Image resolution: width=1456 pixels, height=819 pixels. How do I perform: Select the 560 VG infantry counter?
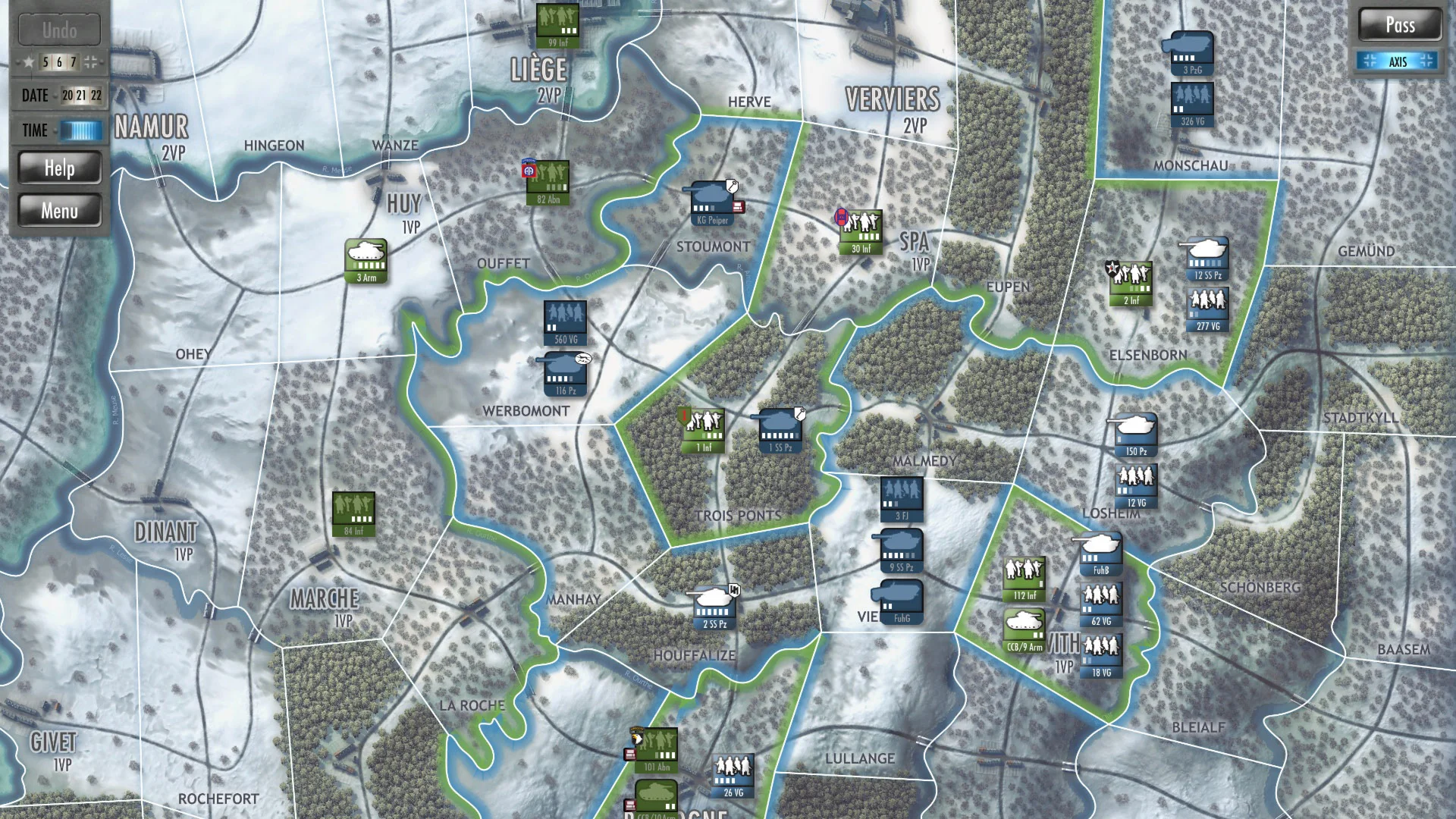tap(564, 322)
